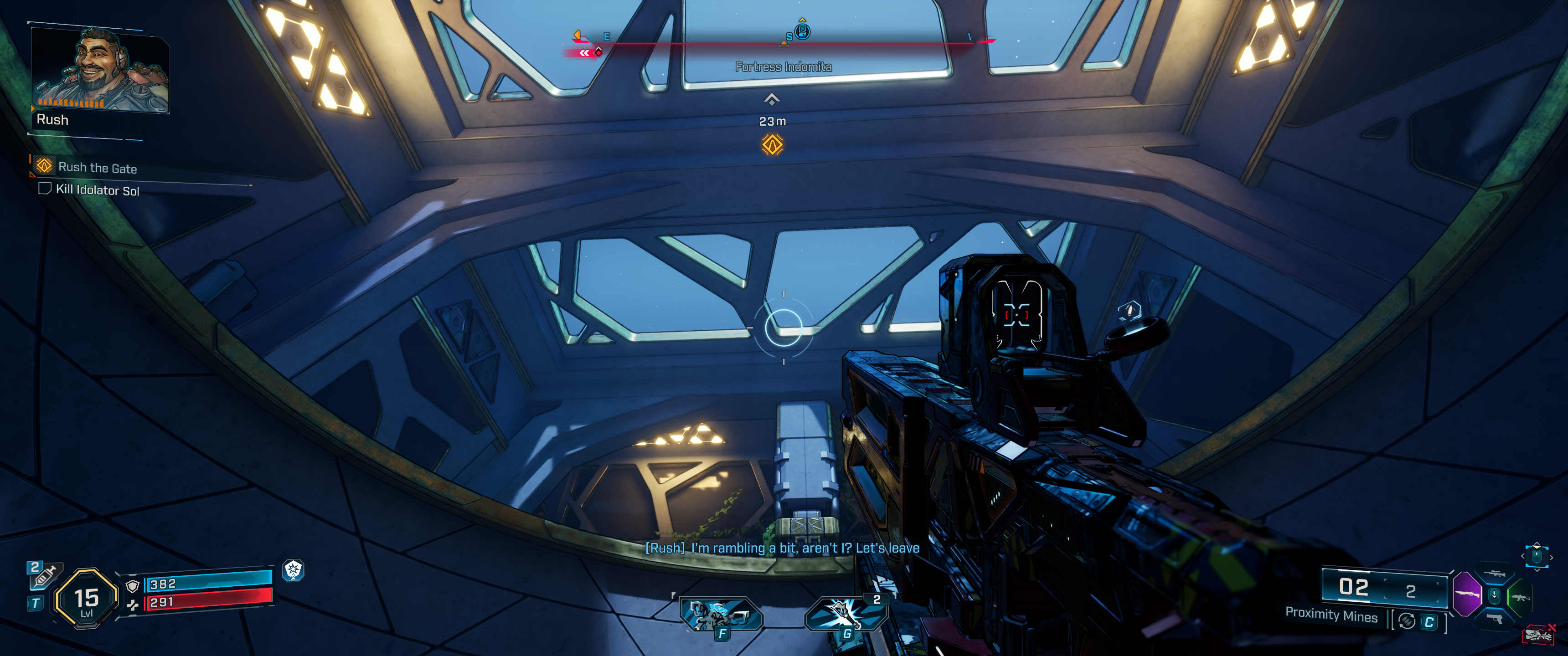Viewport: 1568px width, 656px height.
Task: Use the repkit syringe item
Action: (x=44, y=576)
